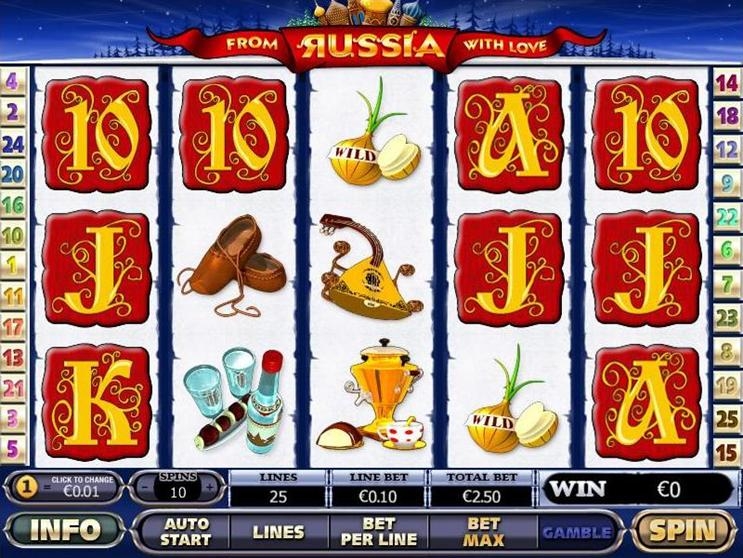Select payline number 4 marker
743x558 pixels.
13,80
